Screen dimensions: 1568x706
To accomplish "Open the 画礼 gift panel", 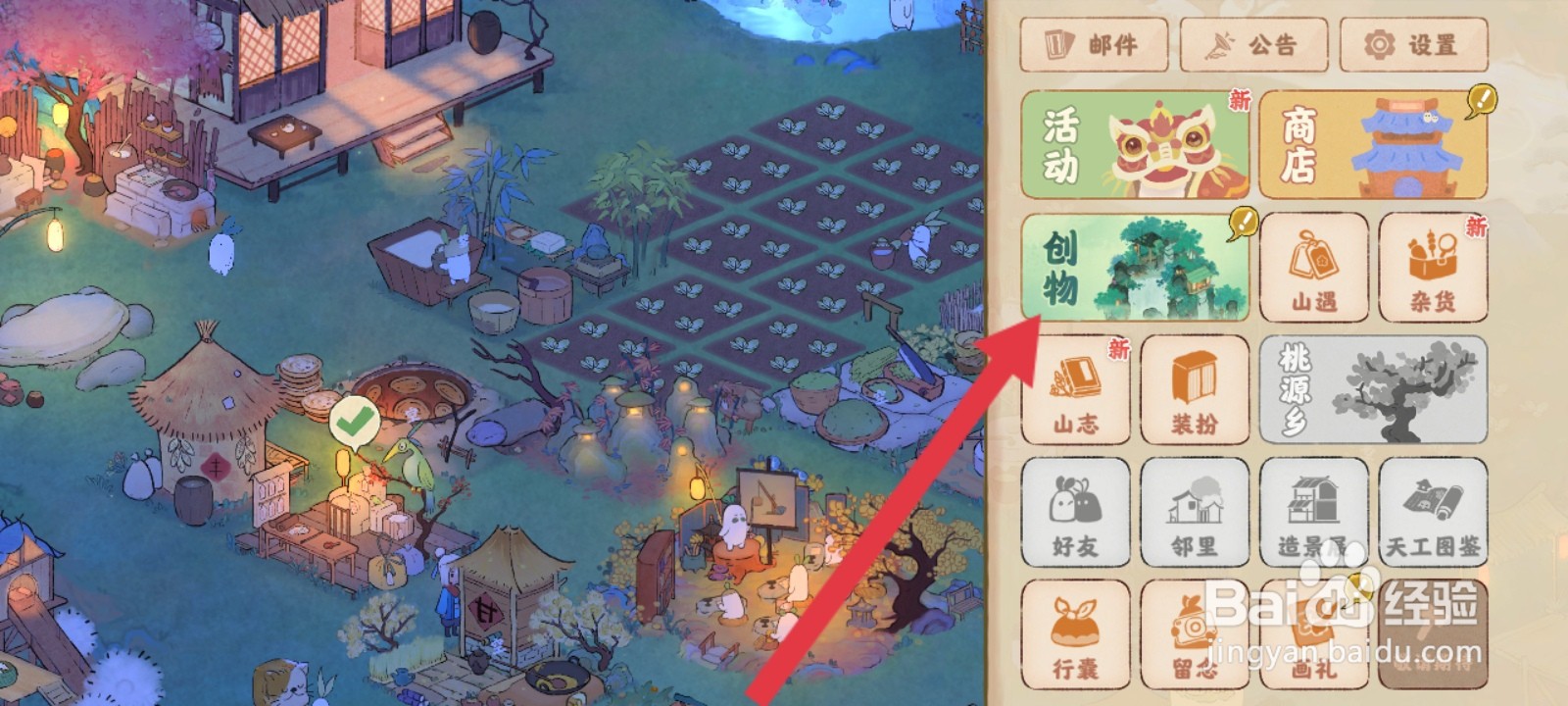I will click(x=1315, y=632).
